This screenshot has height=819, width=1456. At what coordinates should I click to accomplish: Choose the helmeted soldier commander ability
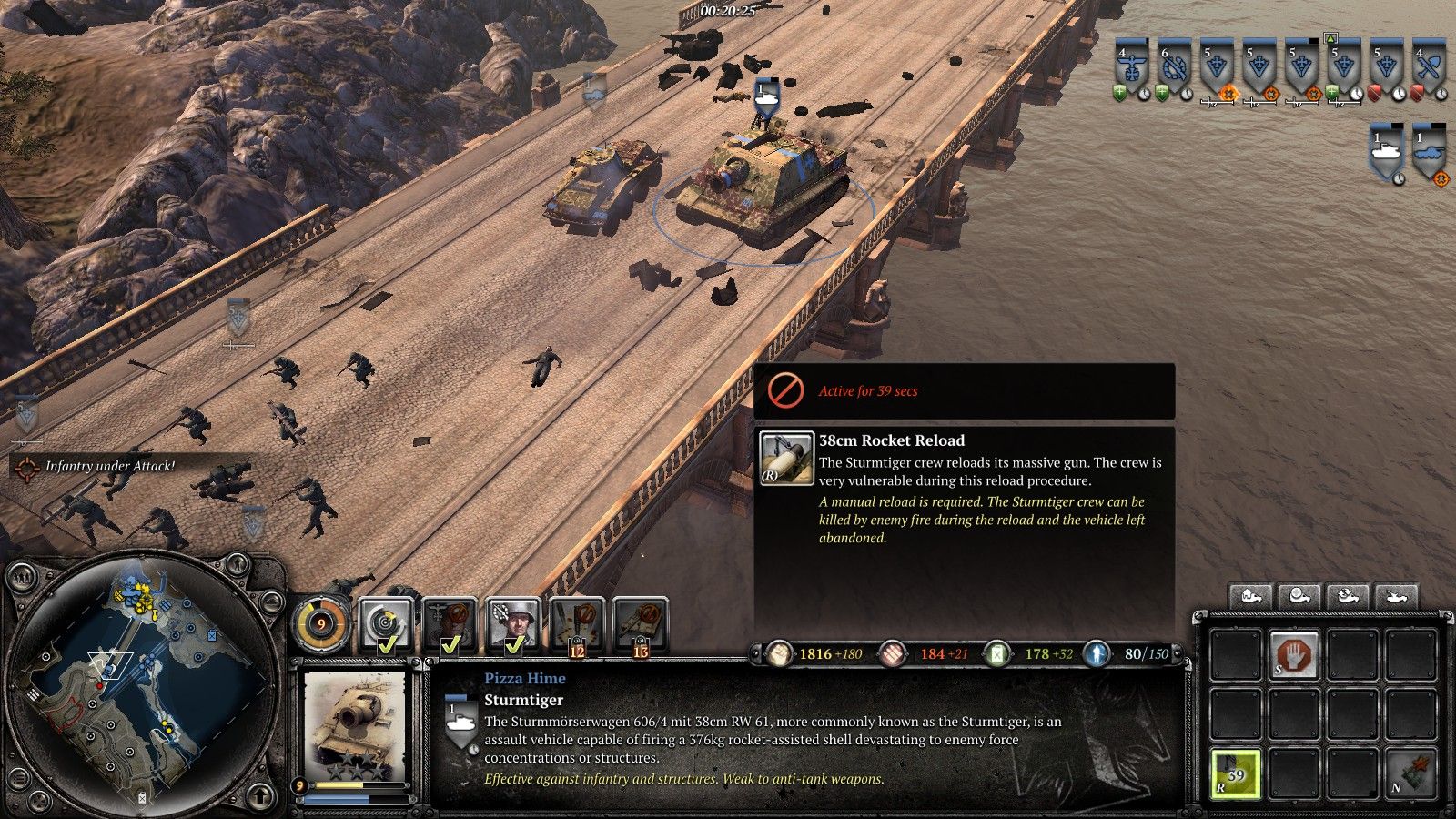(x=513, y=625)
